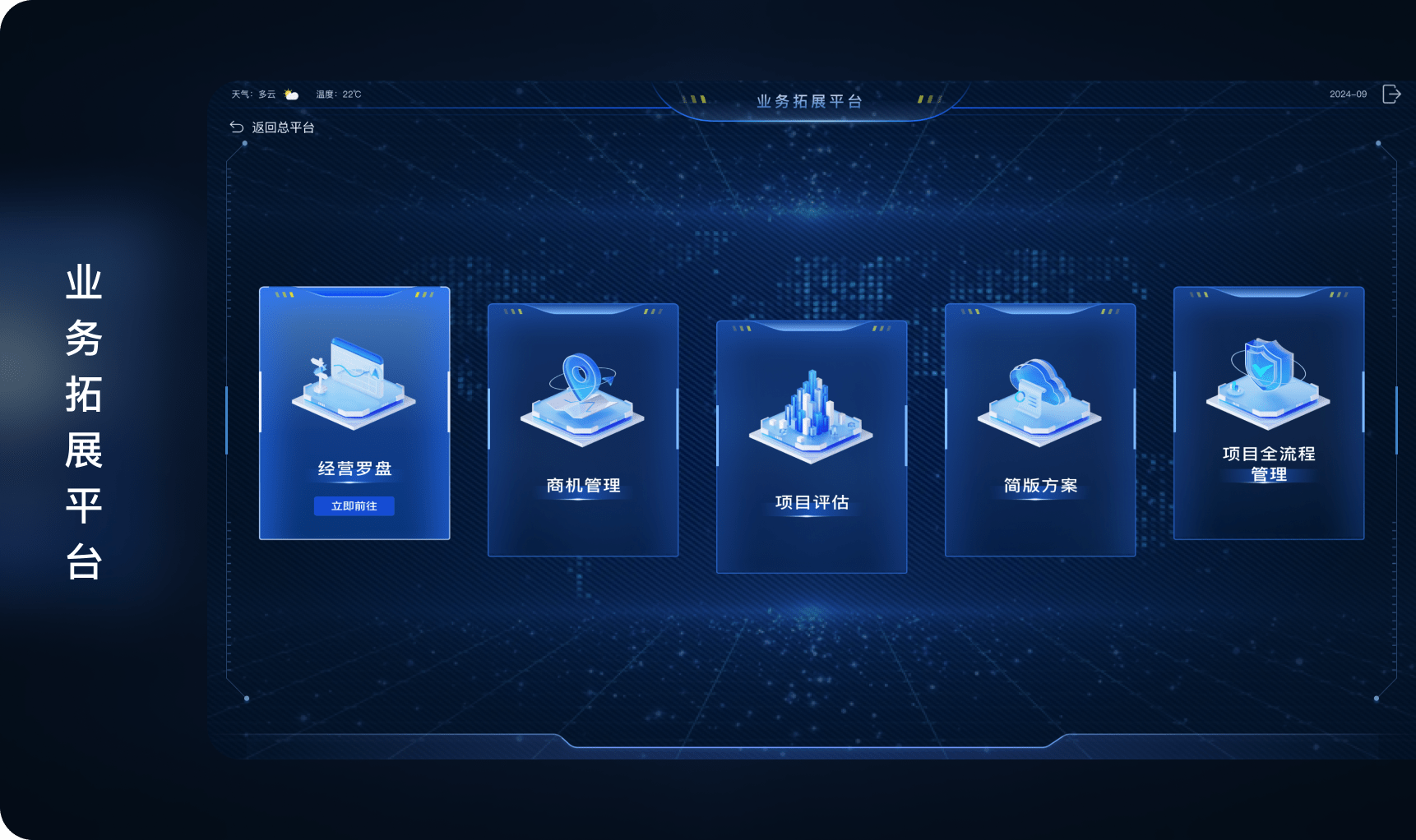Screen dimensions: 1416x840
Task: Click the 温度 22℃ temperature readout
Action: (336, 95)
